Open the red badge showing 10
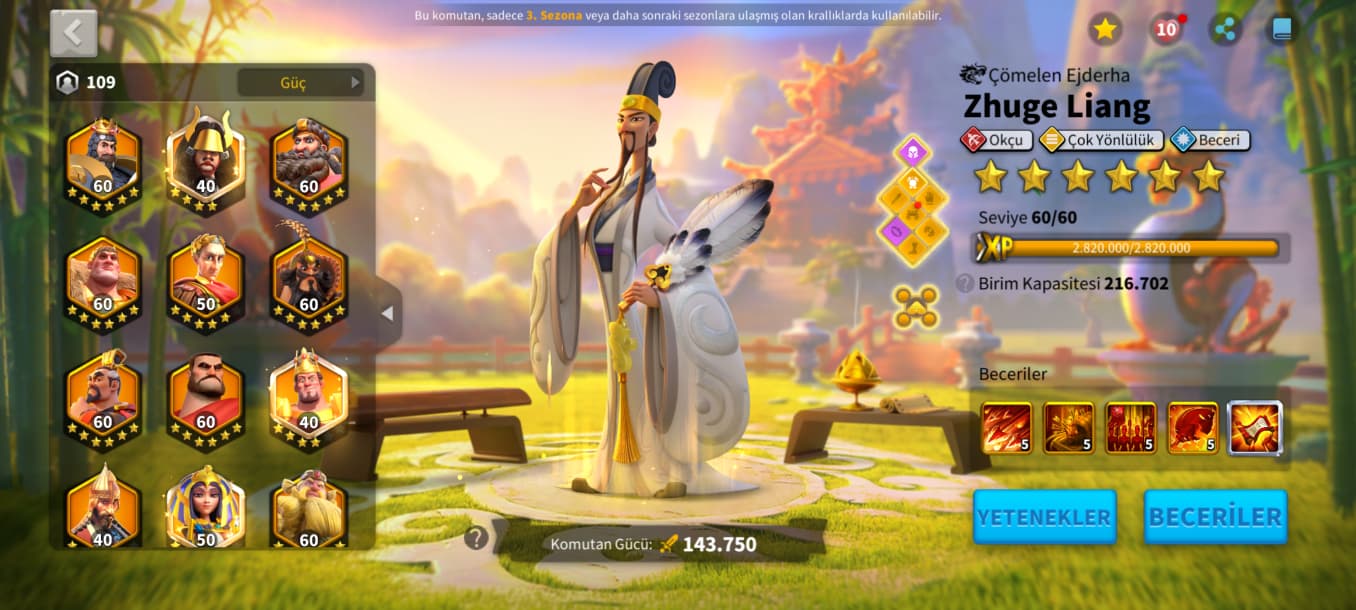The image size is (1356, 610). pyautogui.click(x=1166, y=29)
